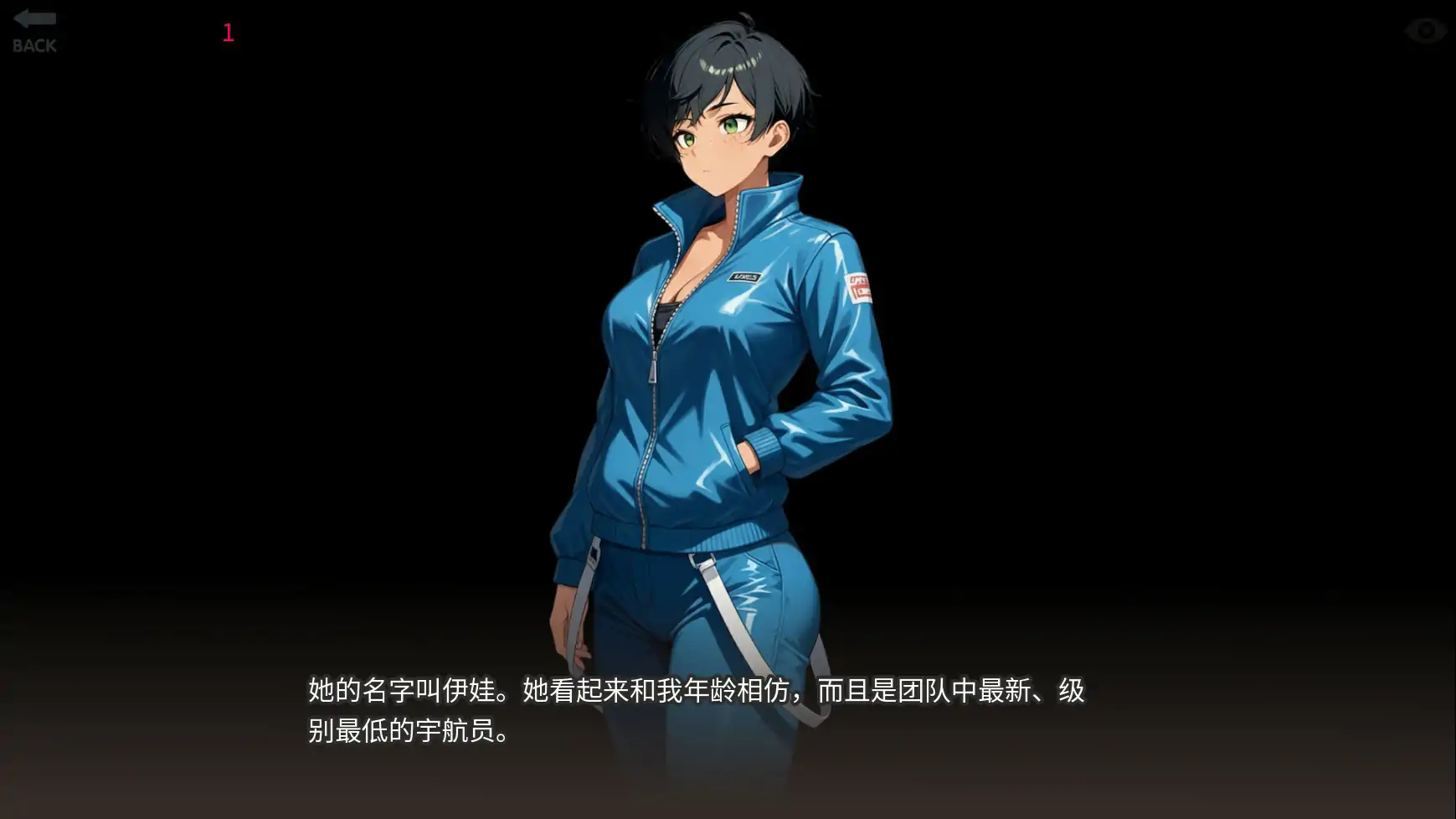The height and width of the screenshot is (819, 1456).
Task: Click the BACK label to return
Action: point(33,44)
